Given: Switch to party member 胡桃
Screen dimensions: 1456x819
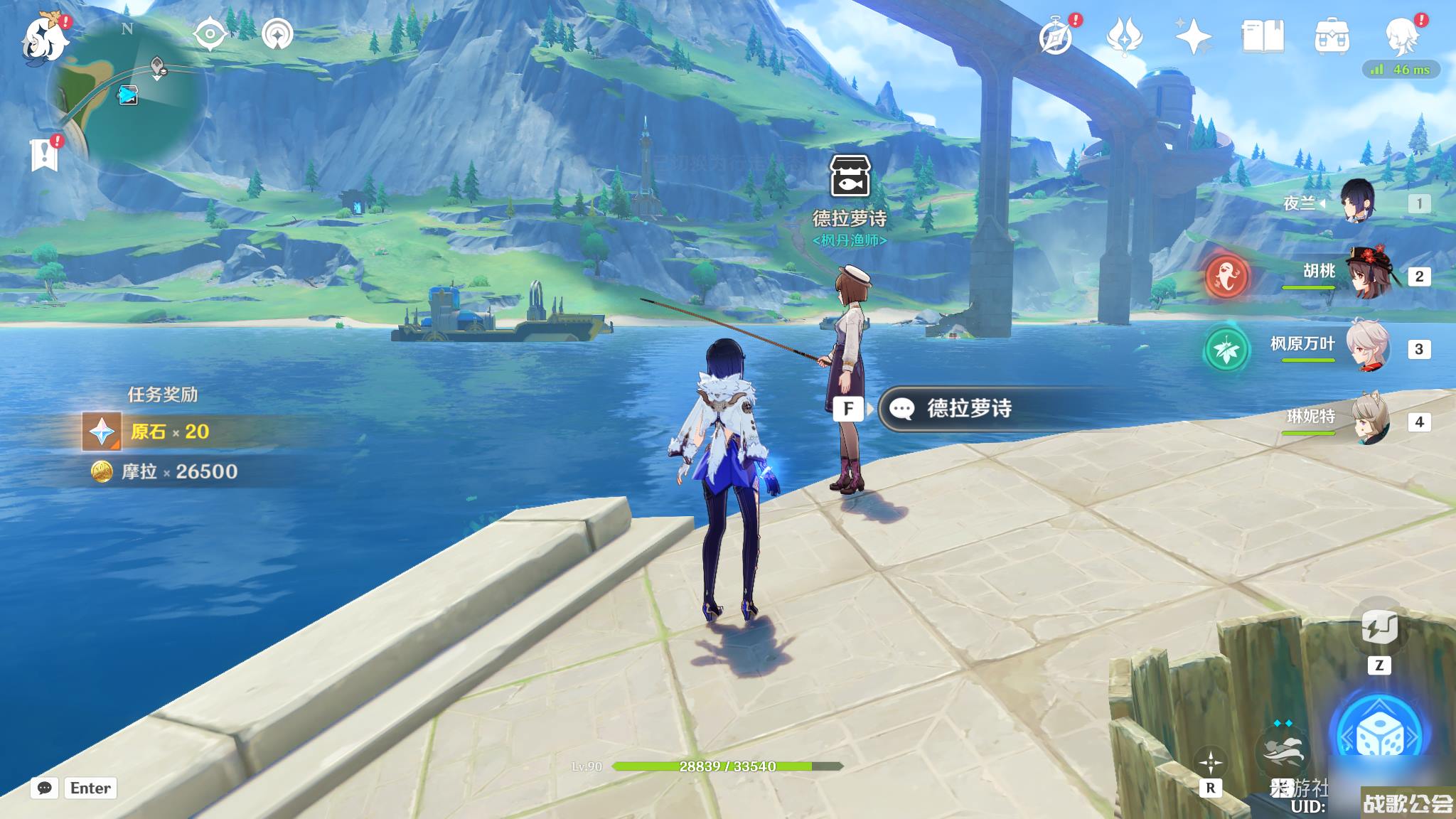Looking at the screenshot, I should (x=1364, y=275).
